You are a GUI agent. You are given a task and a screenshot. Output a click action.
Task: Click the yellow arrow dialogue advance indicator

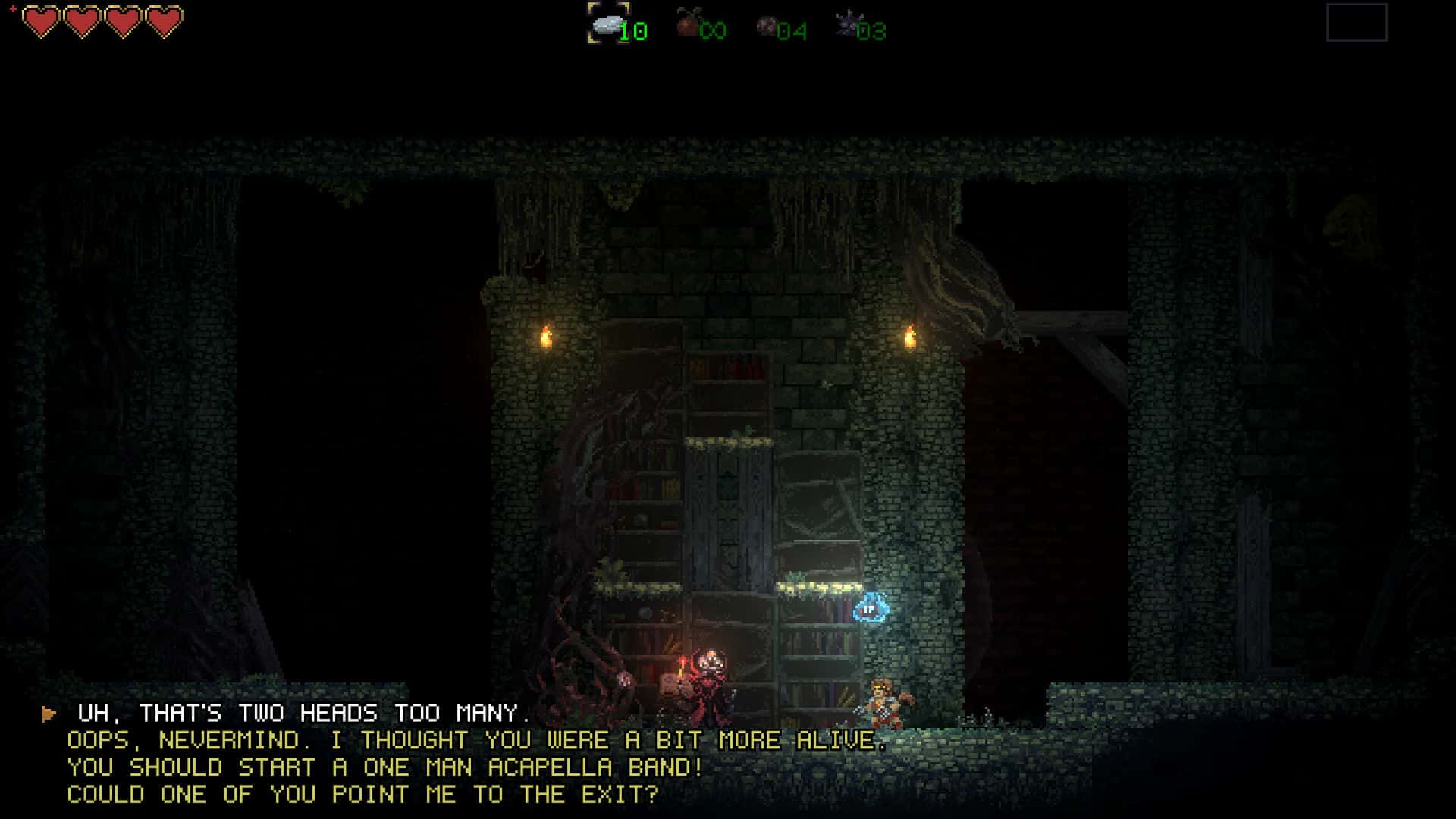(50, 713)
